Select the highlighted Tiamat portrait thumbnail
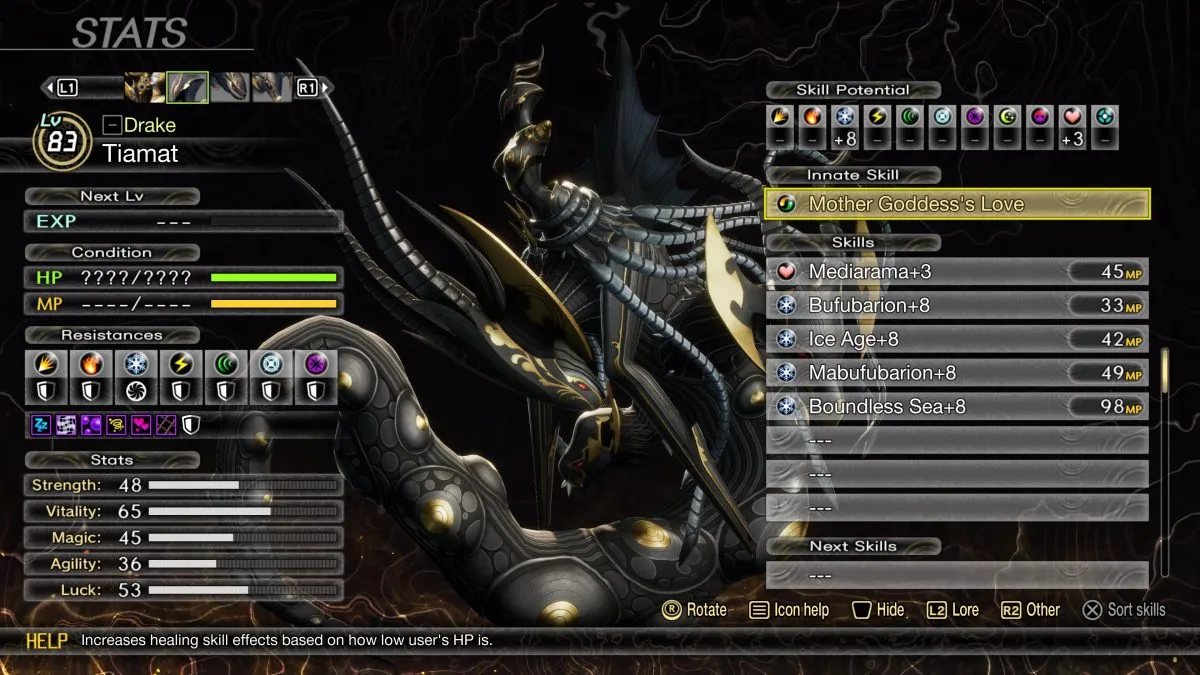 point(187,88)
